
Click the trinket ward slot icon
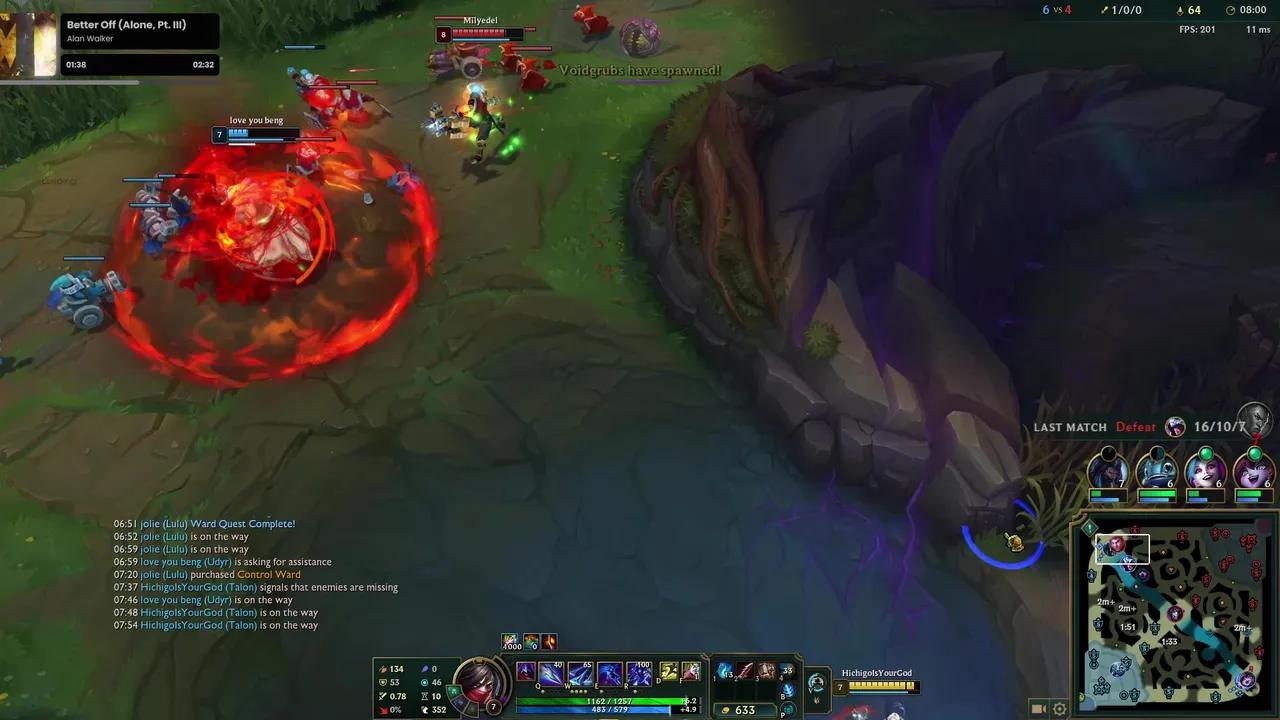(786, 671)
